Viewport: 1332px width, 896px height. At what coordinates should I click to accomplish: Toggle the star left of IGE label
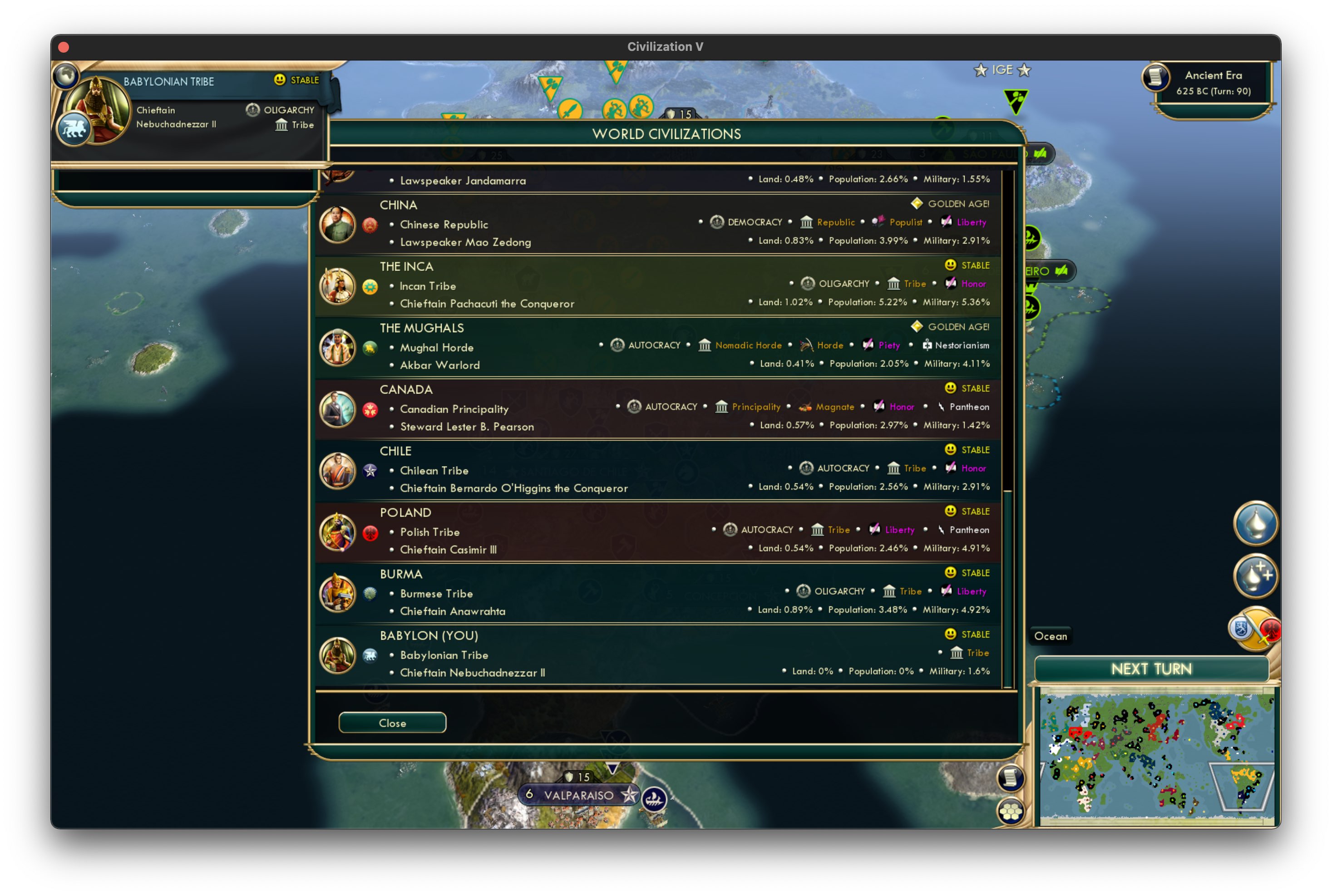coord(981,70)
